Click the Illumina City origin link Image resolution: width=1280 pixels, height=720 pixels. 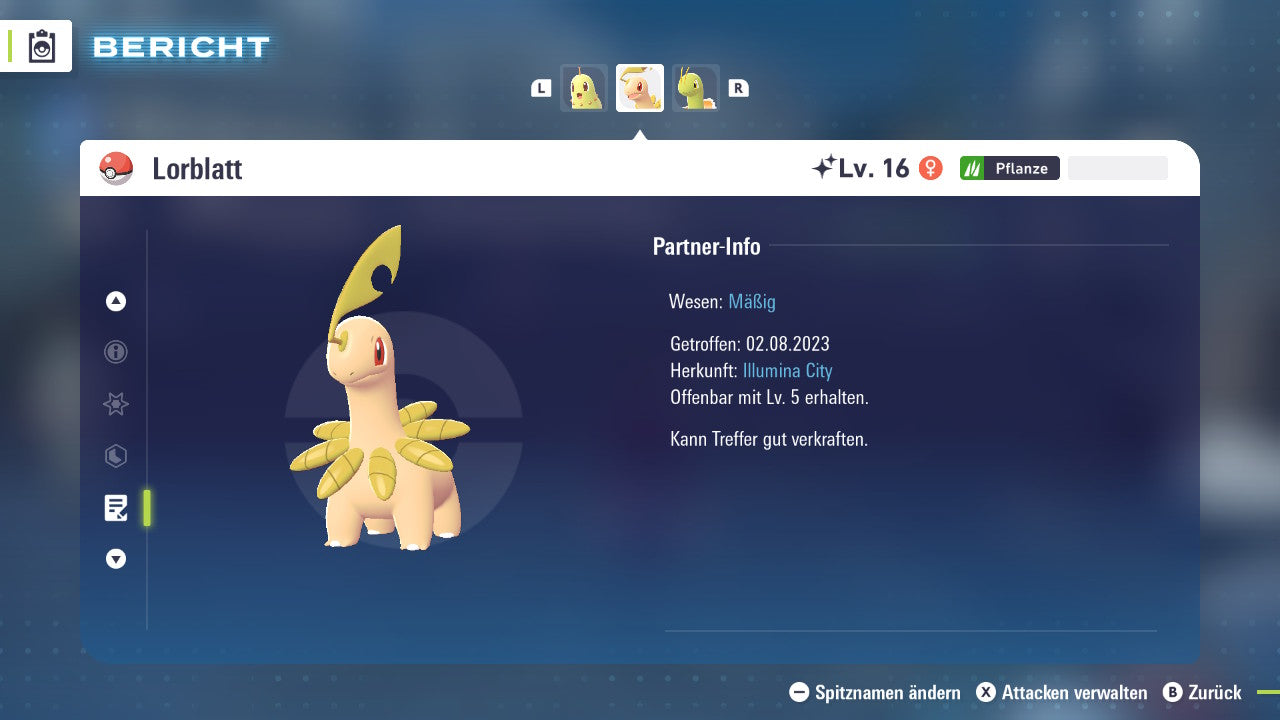tap(788, 370)
